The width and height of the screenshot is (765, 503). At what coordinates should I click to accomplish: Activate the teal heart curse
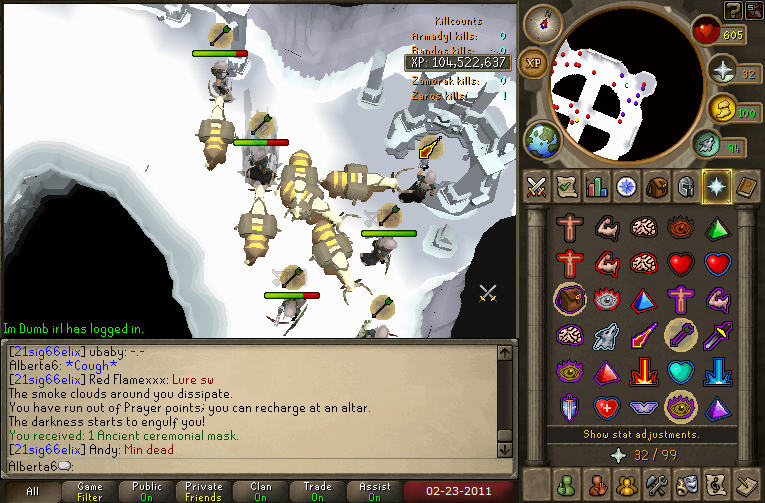681,372
